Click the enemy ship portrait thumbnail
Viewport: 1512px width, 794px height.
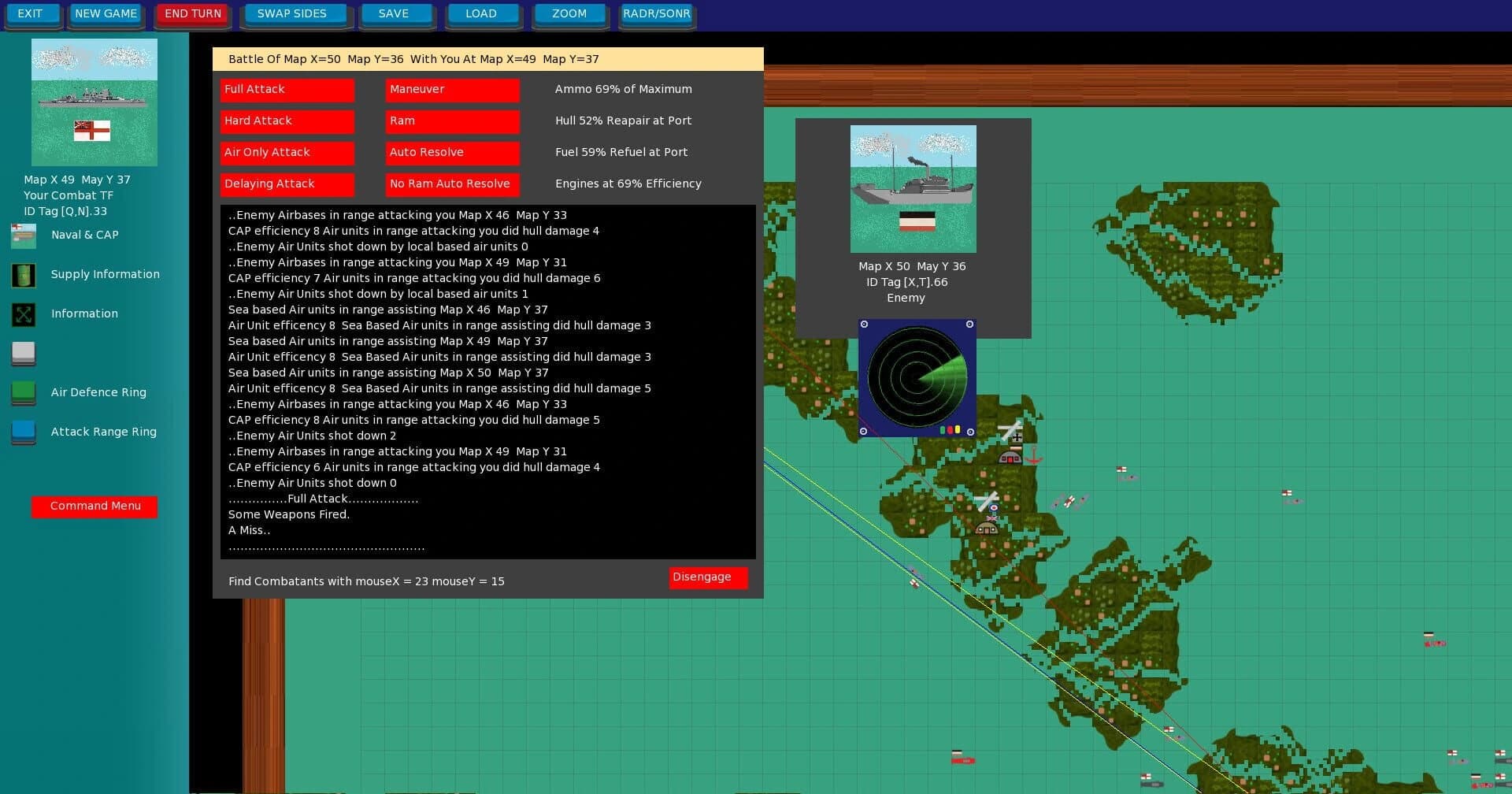click(x=913, y=187)
